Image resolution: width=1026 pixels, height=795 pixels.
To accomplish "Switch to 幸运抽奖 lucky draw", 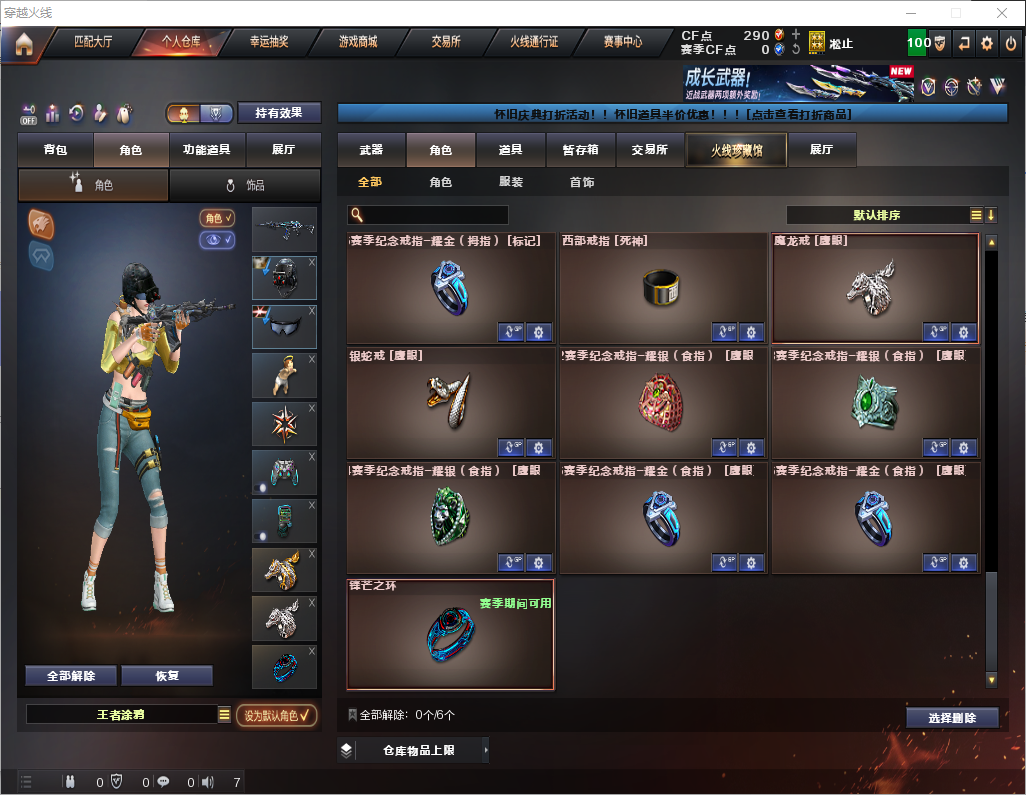I will coord(268,43).
